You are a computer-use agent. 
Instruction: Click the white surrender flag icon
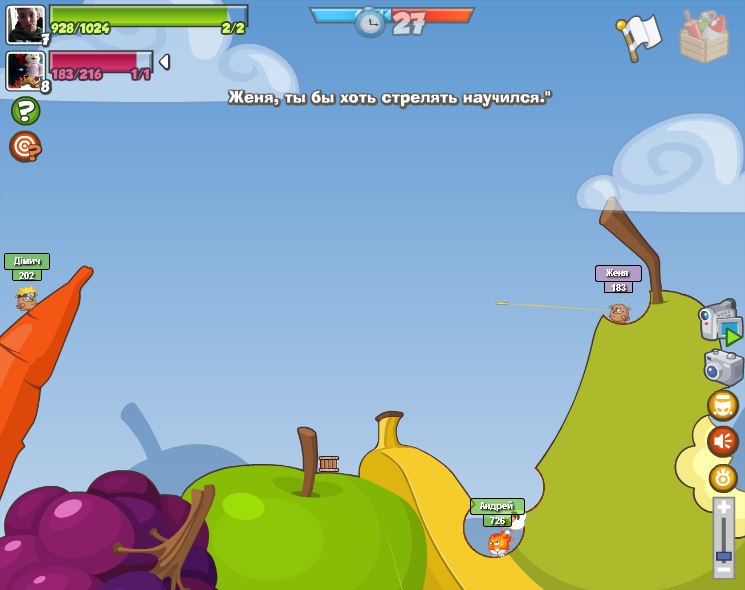[640, 37]
